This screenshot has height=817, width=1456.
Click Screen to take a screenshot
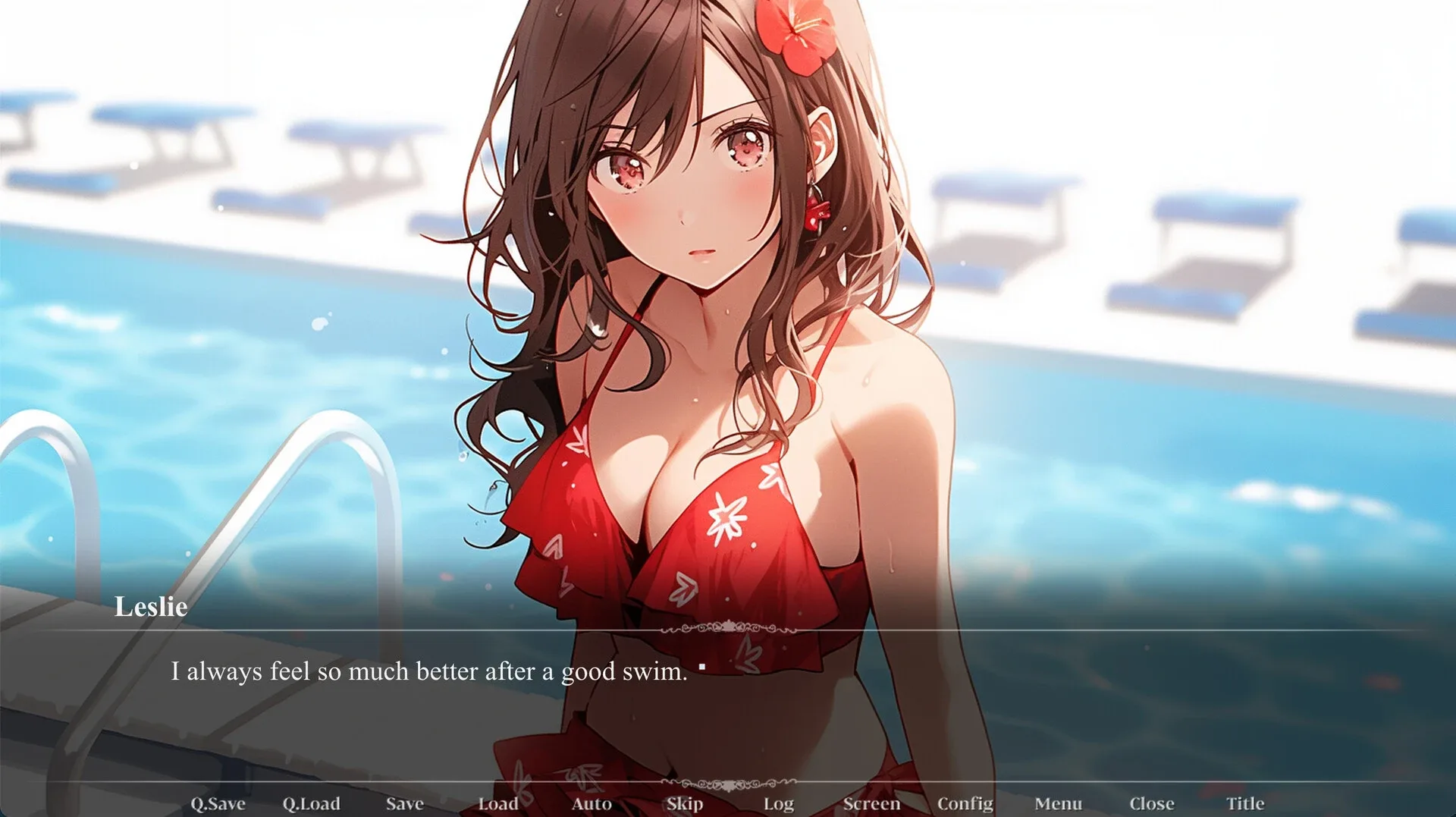tap(872, 803)
